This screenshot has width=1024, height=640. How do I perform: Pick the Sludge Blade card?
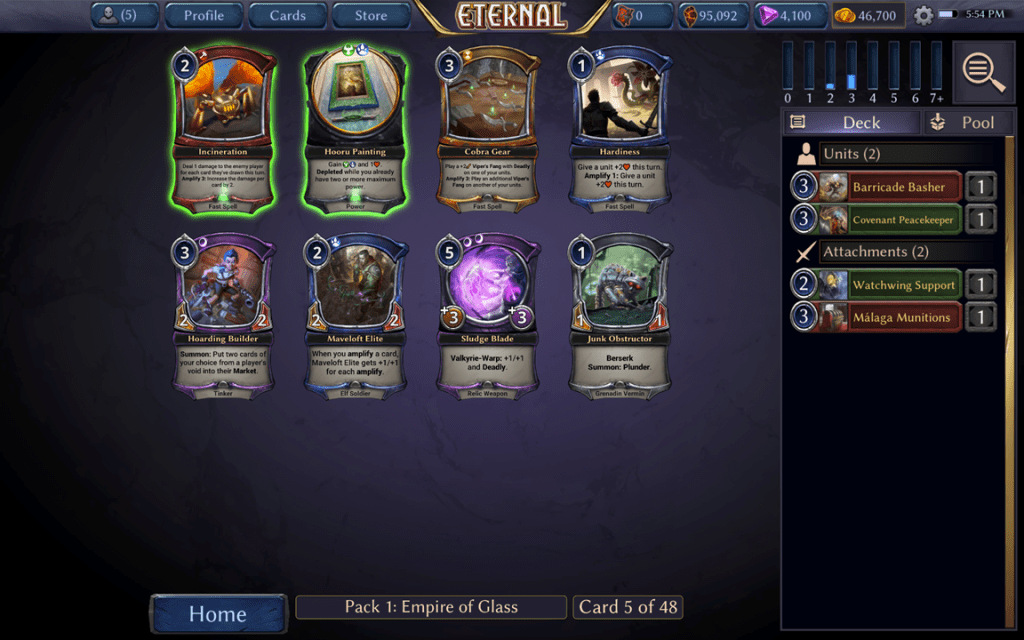coord(487,316)
